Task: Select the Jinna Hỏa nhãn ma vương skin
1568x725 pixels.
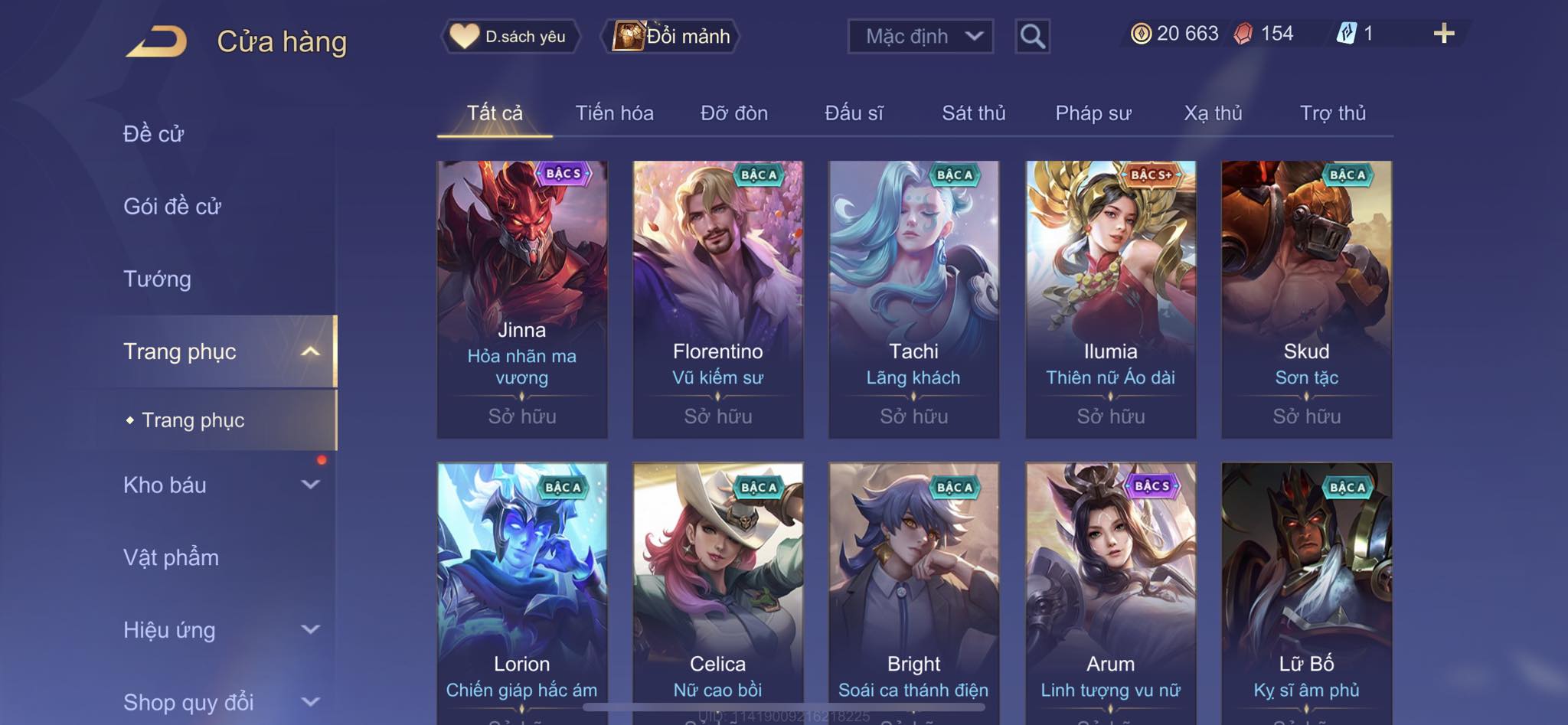Action: 522,299
